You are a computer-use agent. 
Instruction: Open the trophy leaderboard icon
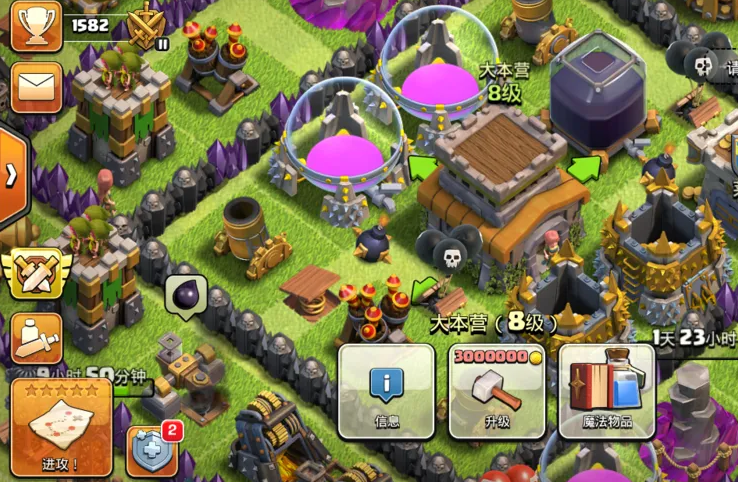pyautogui.click(x=34, y=25)
